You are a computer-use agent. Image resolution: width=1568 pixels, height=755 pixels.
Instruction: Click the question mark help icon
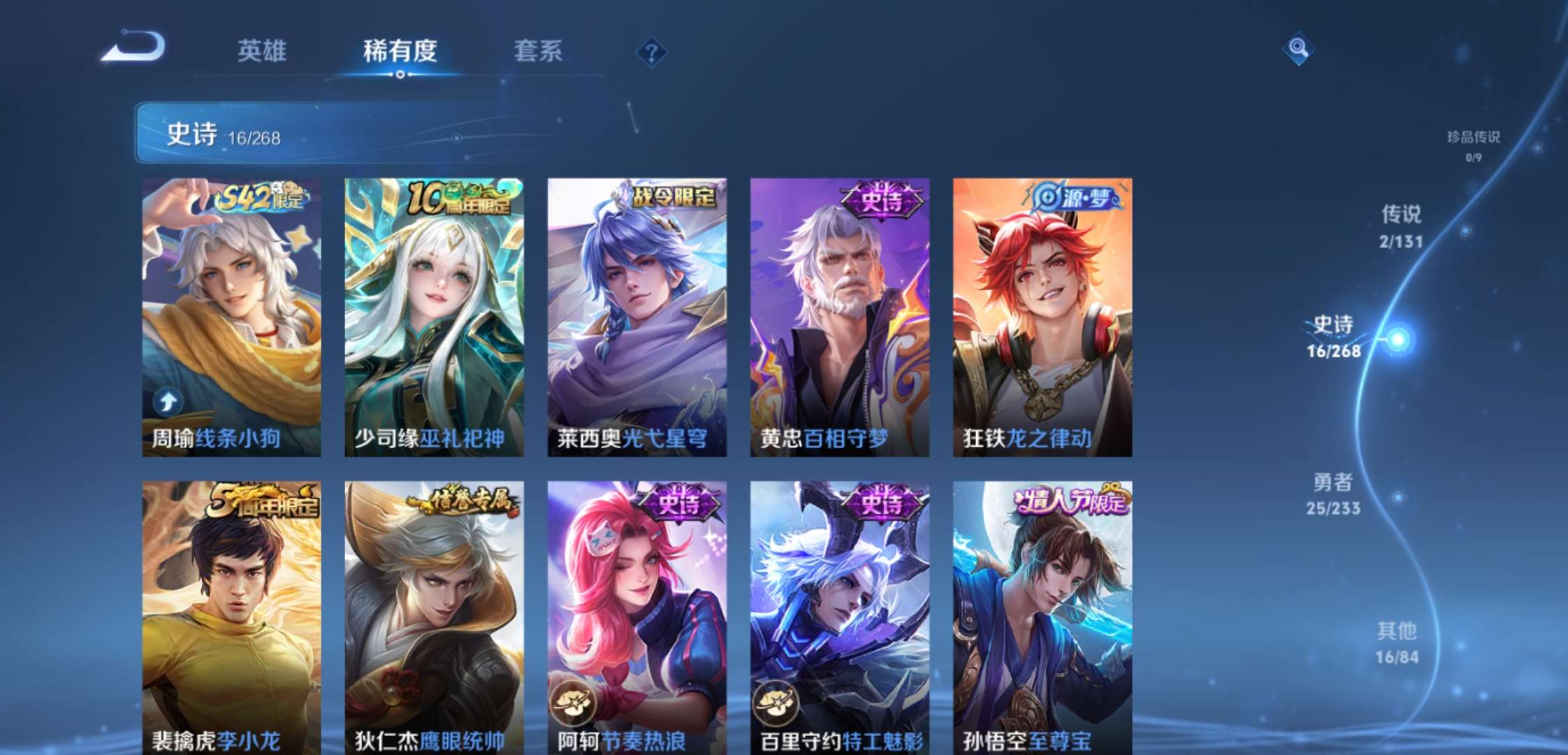(651, 52)
